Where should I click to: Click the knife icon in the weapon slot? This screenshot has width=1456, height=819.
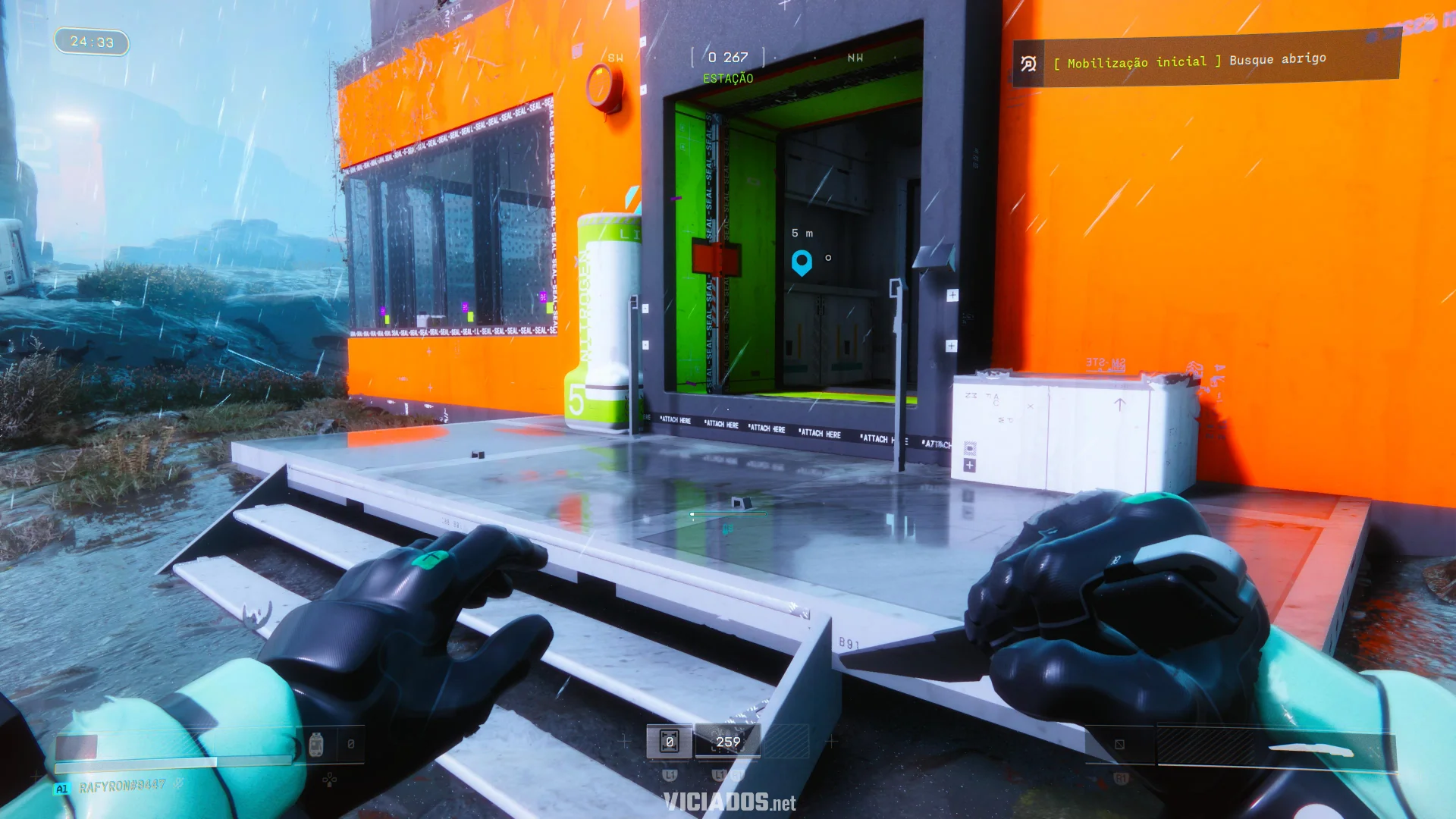tap(1310, 748)
